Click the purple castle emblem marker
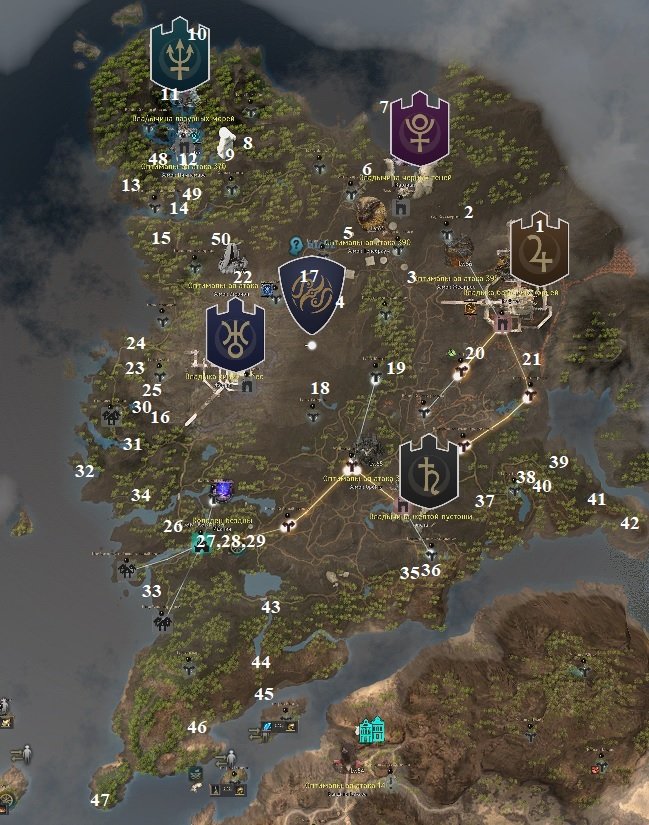Image resolution: width=649 pixels, height=825 pixels. 419,128
